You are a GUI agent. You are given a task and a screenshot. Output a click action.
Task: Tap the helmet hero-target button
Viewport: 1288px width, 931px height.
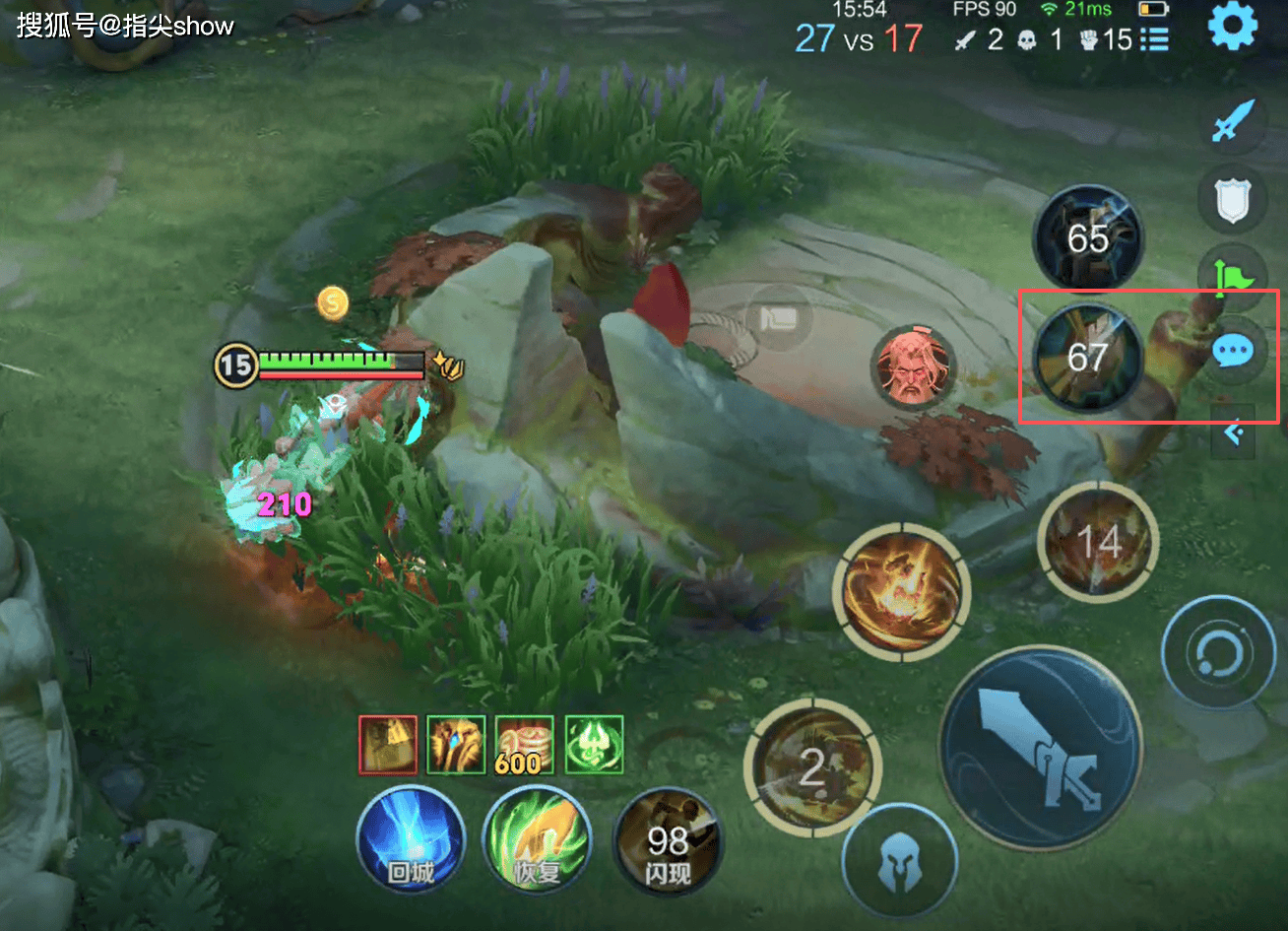tap(899, 861)
